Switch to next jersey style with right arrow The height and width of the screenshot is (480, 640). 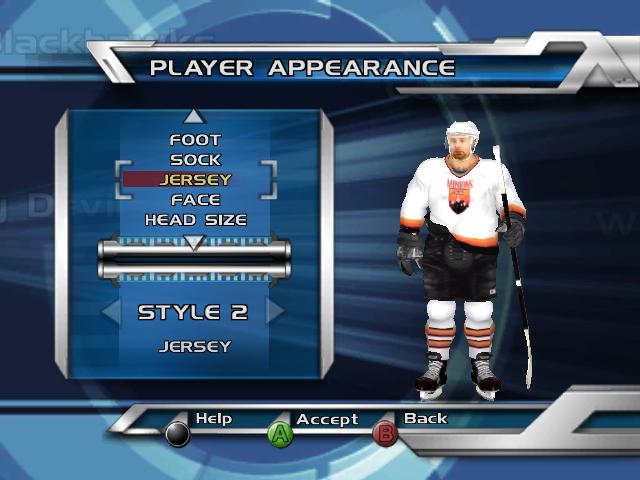click(275, 311)
